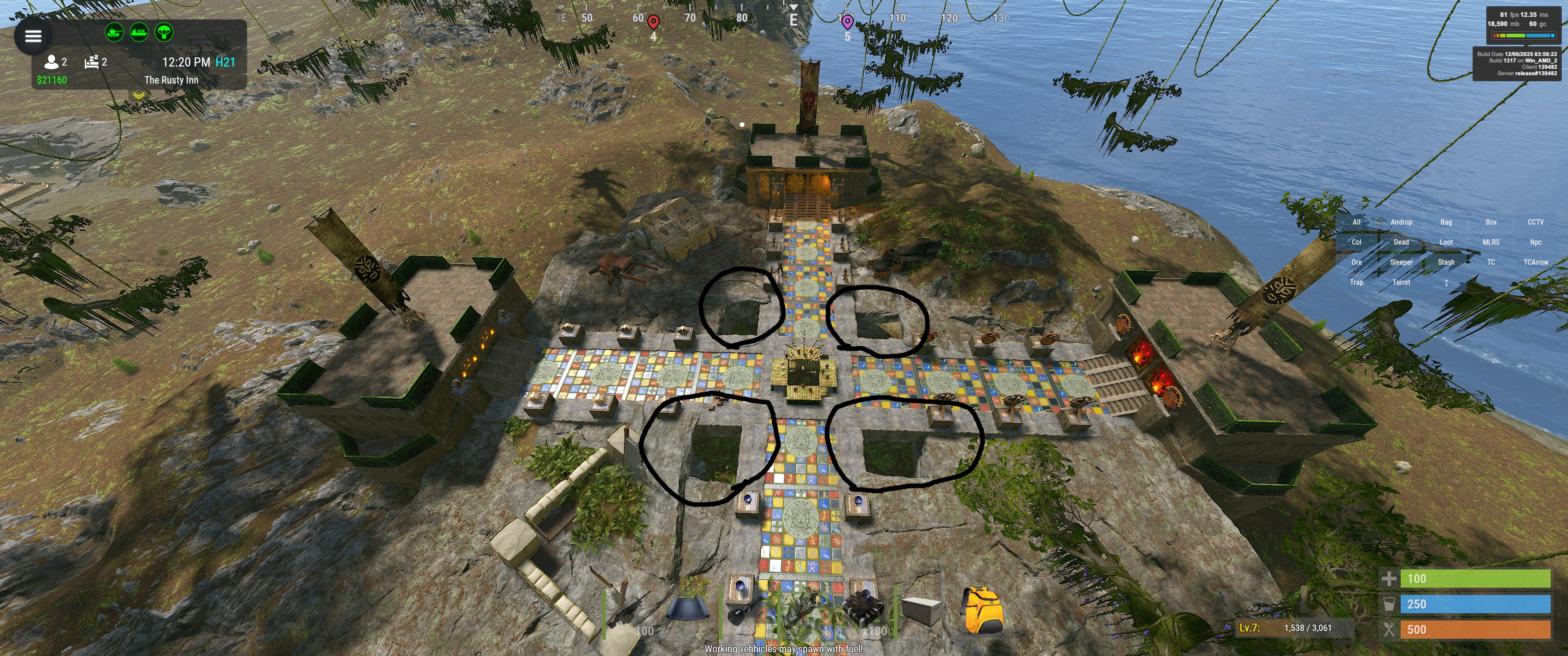Image resolution: width=1568 pixels, height=656 pixels.
Task: Toggle the MLRS filter
Action: (1491, 242)
